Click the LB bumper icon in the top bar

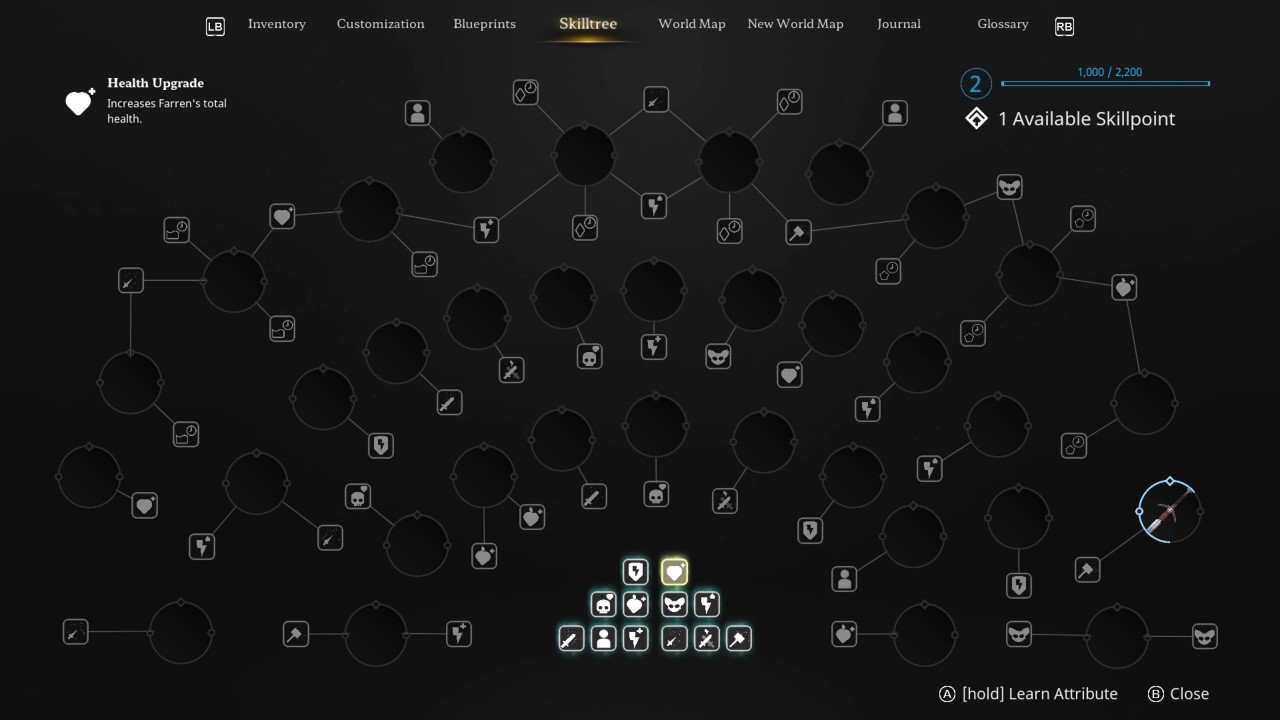coord(215,26)
